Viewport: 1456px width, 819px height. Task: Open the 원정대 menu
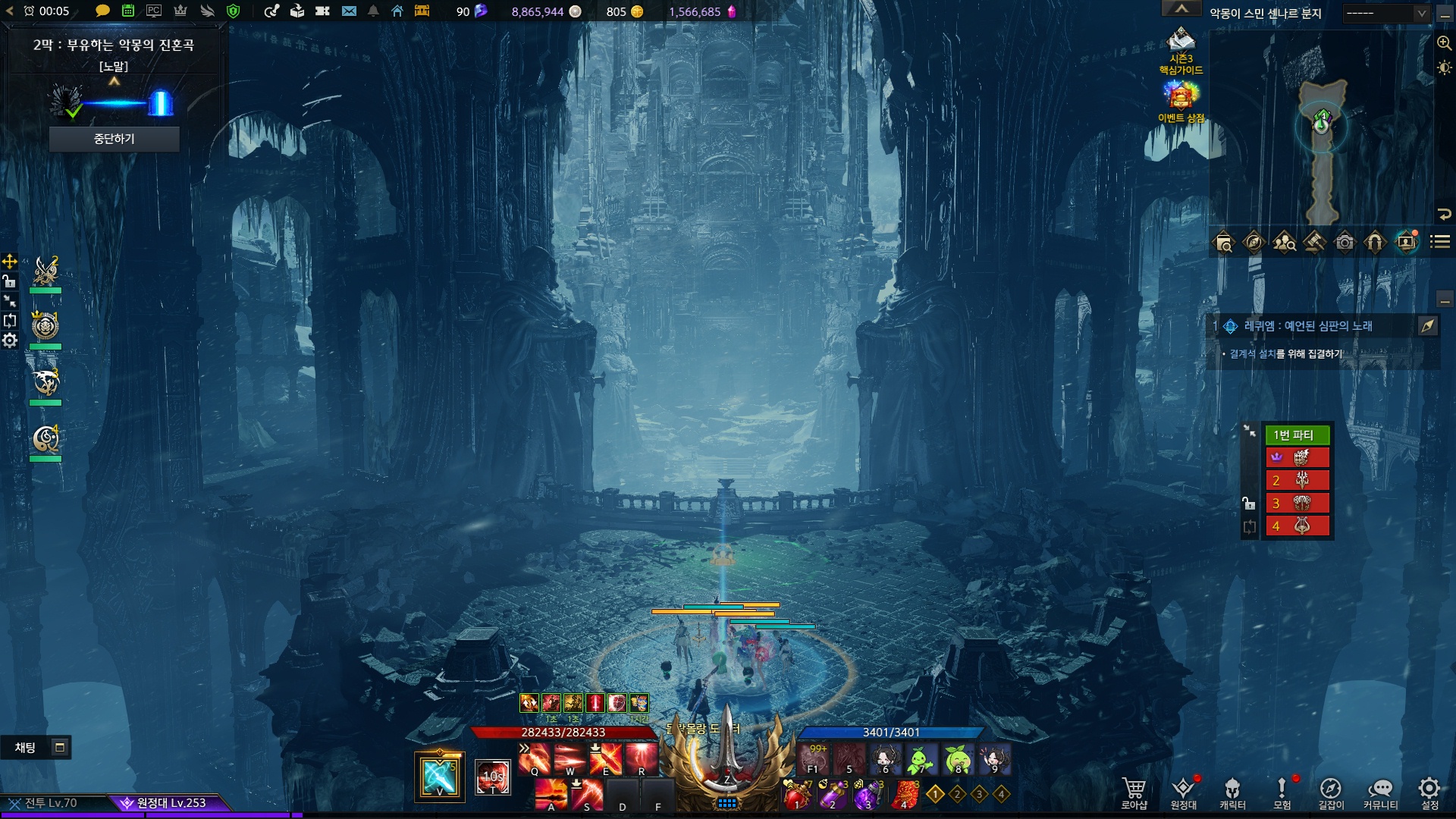pyautogui.click(x=1183, y=792)
